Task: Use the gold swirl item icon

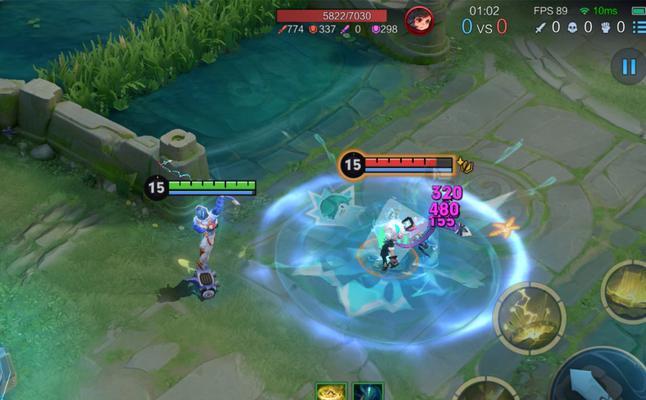Action: point(330,392)
